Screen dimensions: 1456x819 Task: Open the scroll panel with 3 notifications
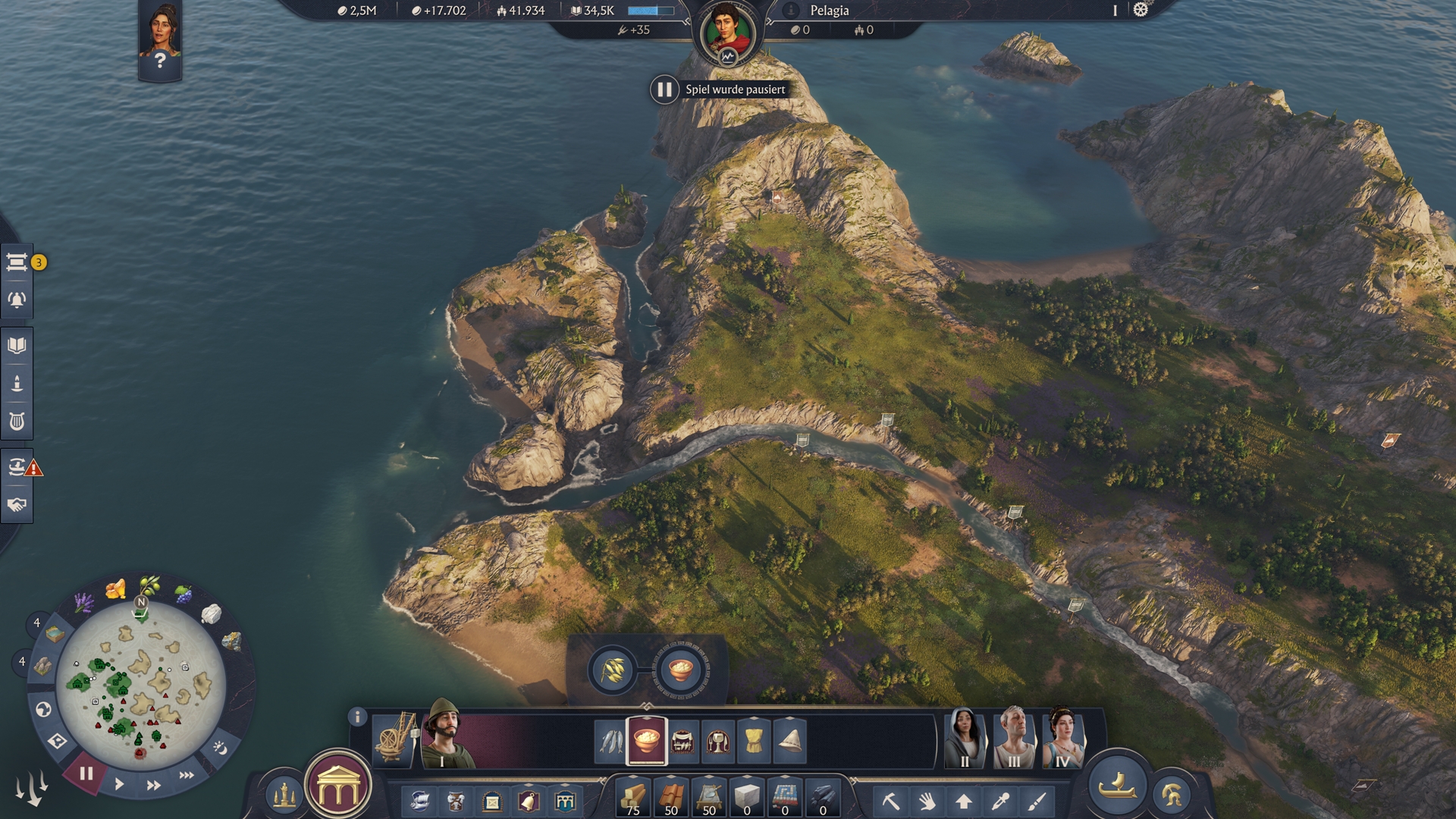(17, 262)
